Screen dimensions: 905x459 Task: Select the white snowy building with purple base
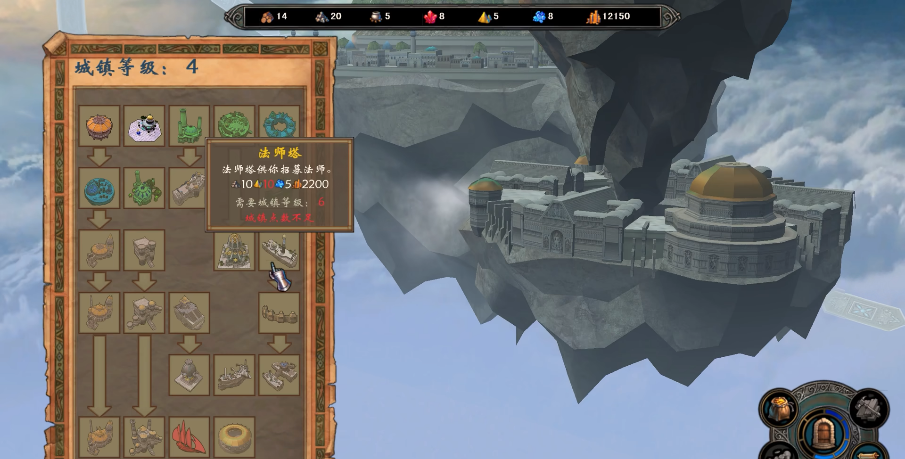click(x=144, y=126)
